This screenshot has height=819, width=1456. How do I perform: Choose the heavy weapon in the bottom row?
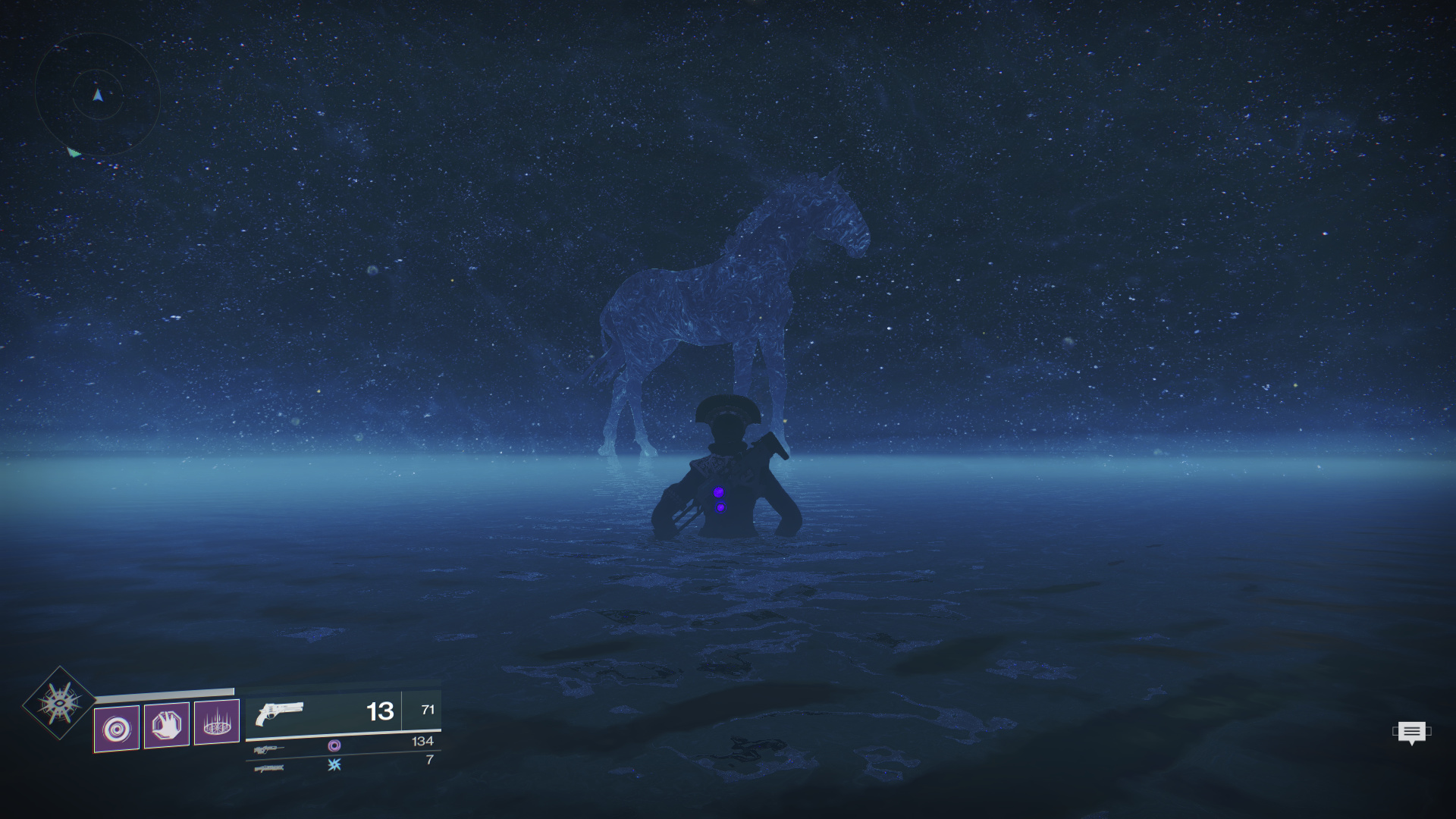click(269, 769)
